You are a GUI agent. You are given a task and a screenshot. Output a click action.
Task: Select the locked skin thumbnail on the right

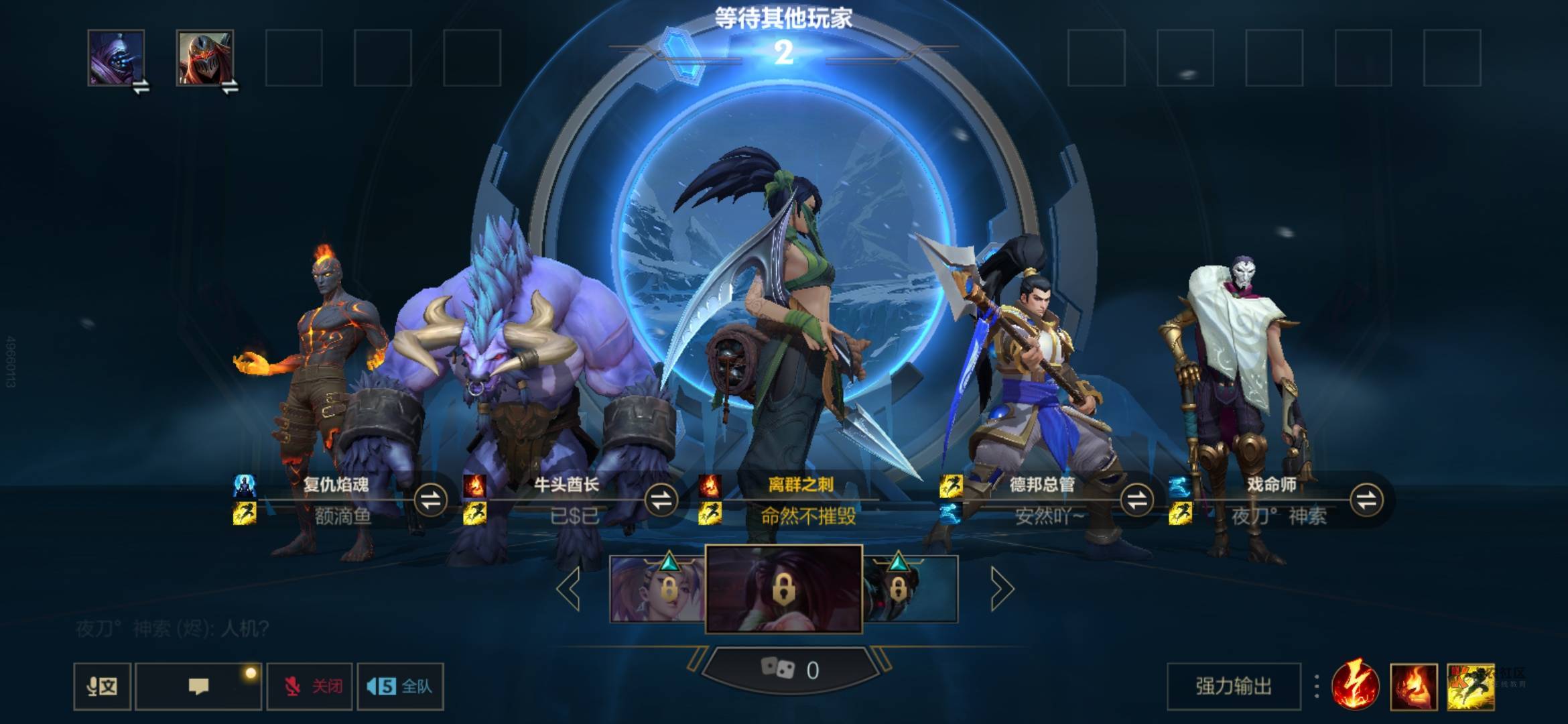click(910, 589)
